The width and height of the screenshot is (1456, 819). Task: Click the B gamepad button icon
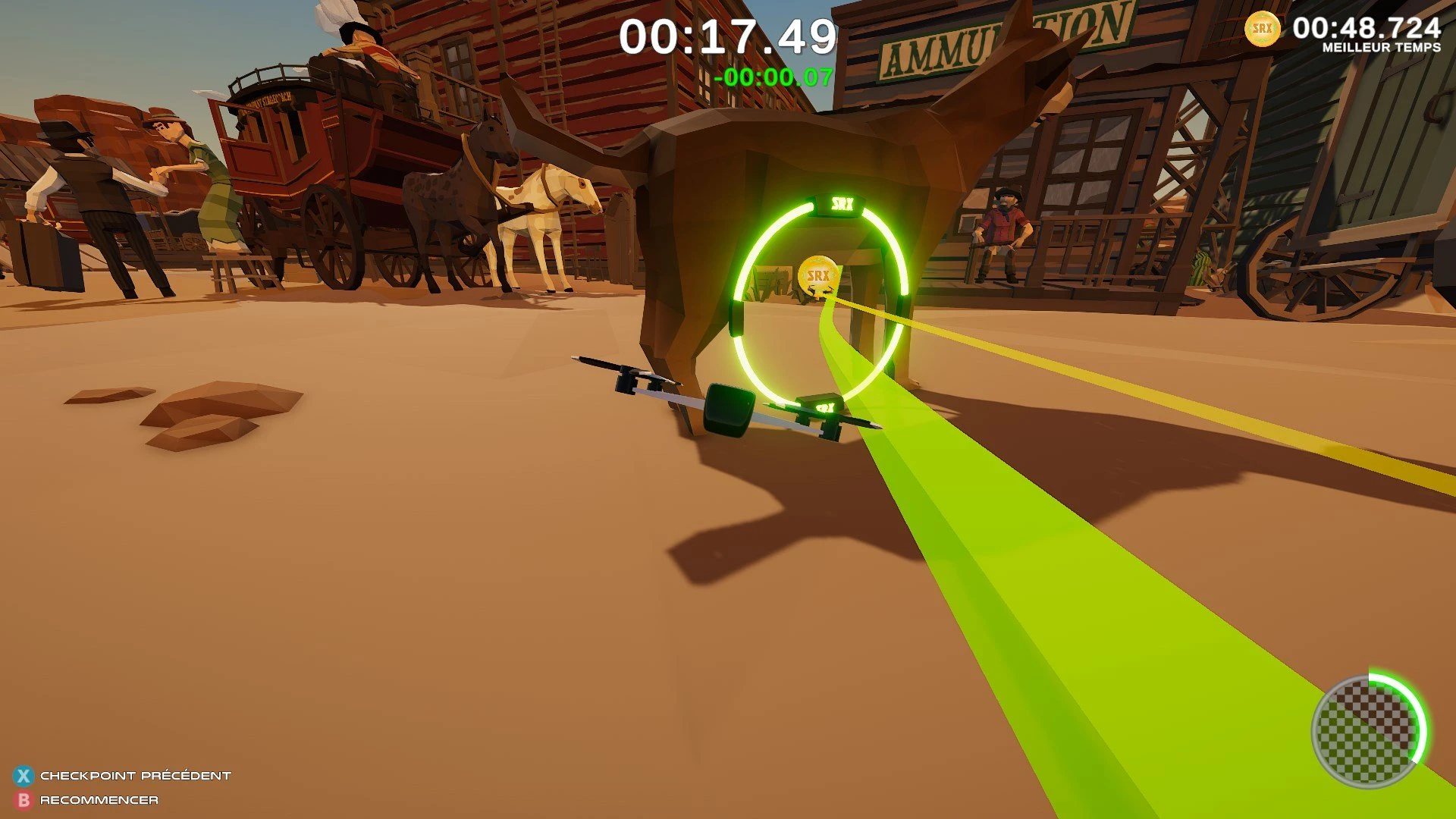point(25,799)
